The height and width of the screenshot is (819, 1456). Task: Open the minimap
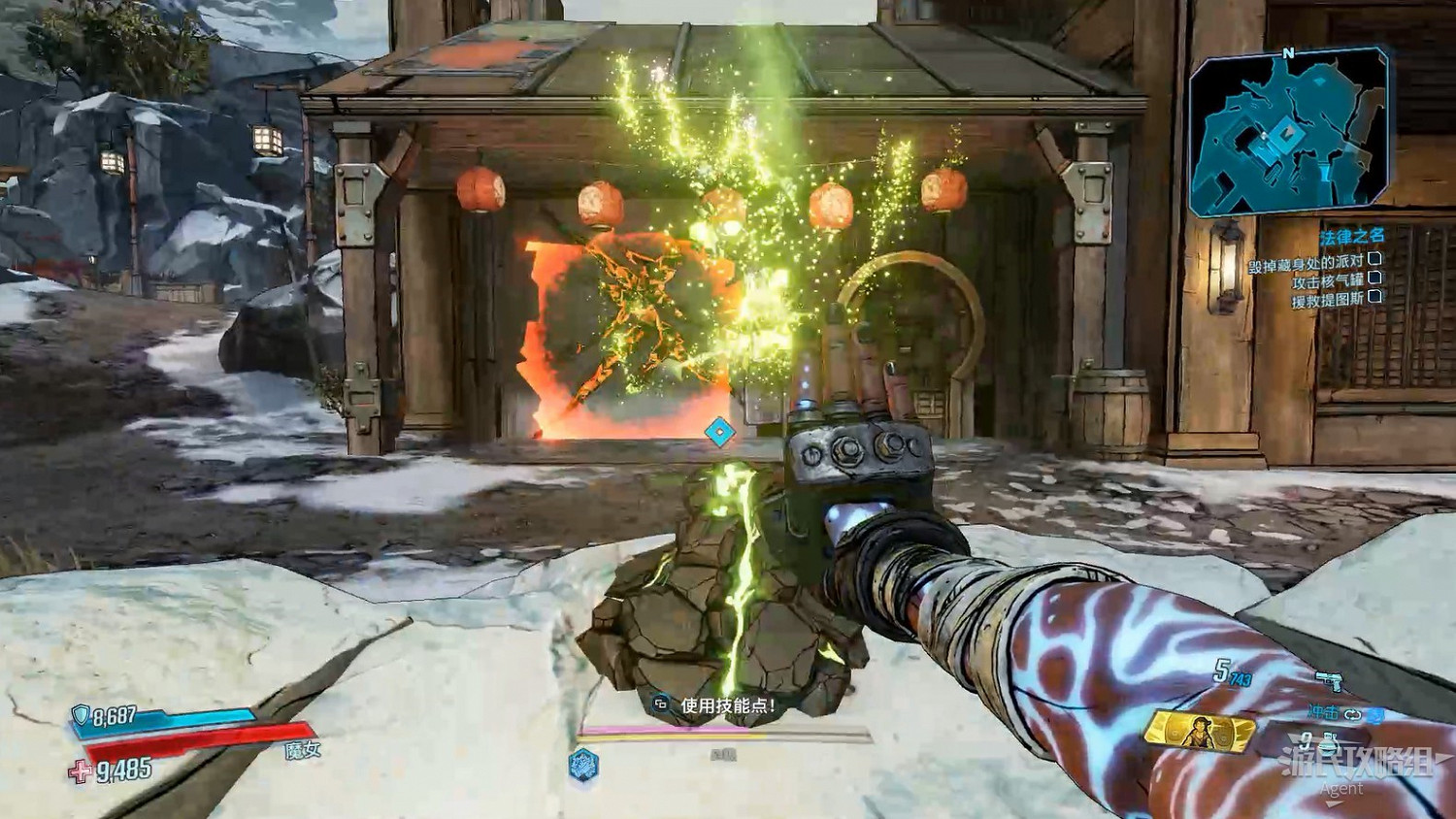coord(1291,136)
